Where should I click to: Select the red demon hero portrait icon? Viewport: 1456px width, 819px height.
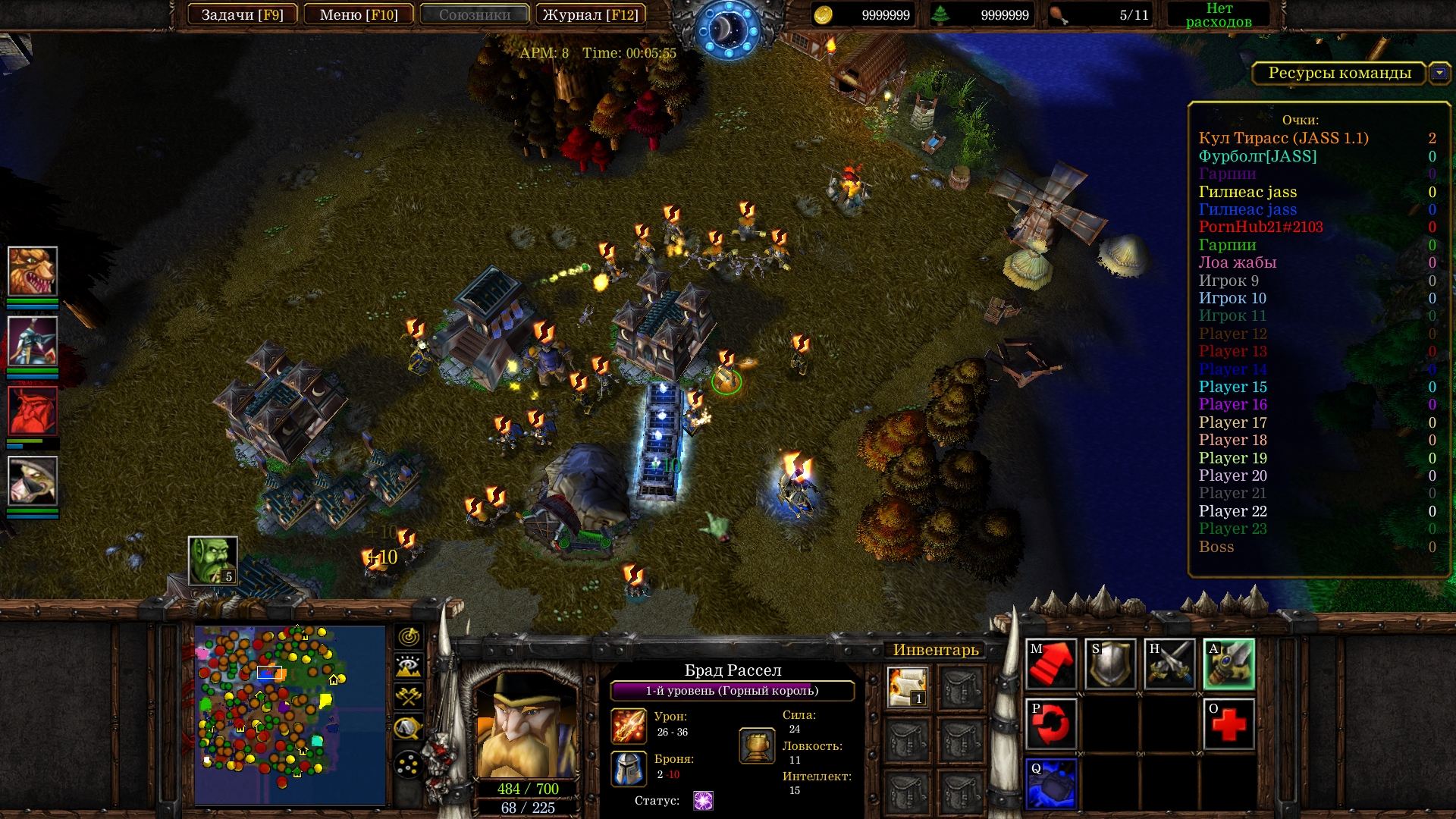pyautogui.click(x=33, y=411)
